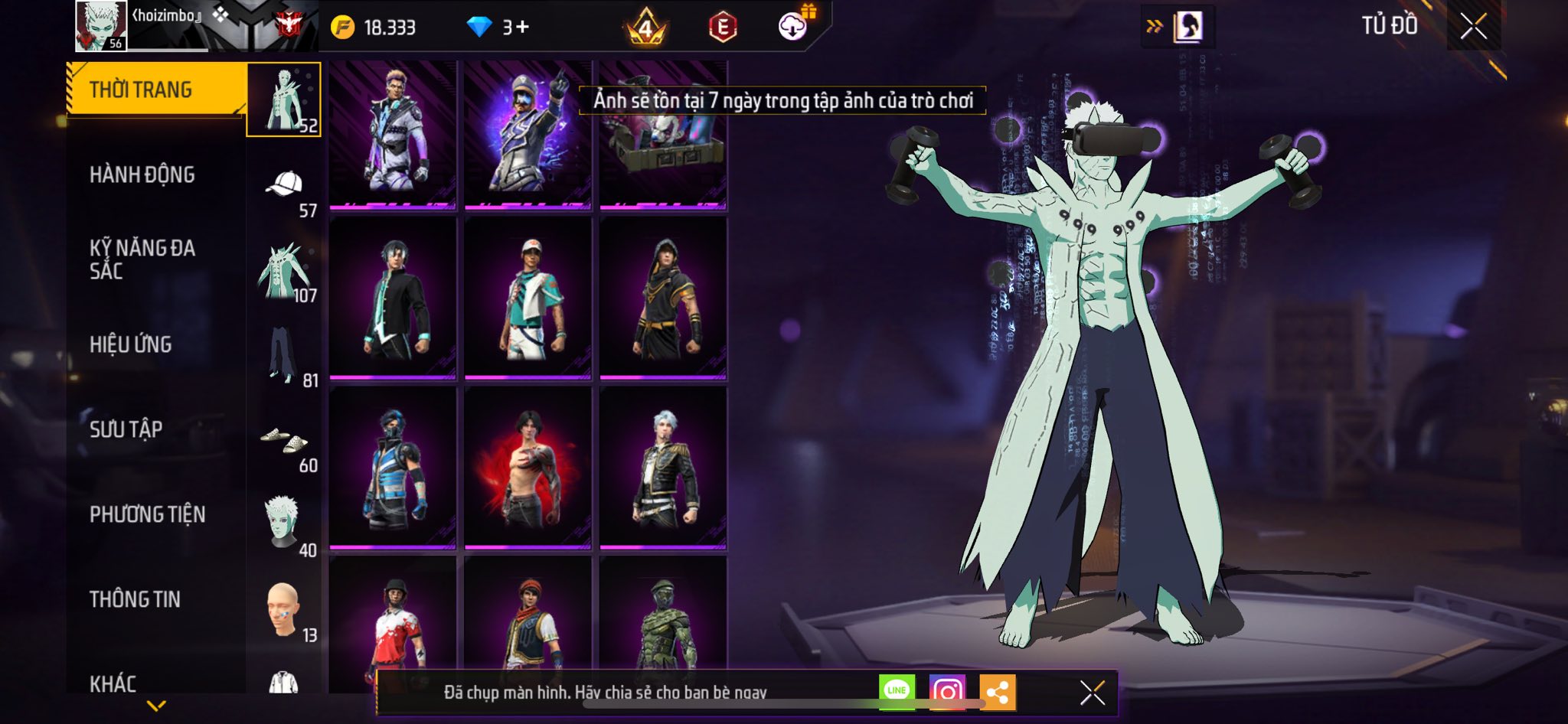Open the cloud download icon with gift

click(x=793, y=27)
